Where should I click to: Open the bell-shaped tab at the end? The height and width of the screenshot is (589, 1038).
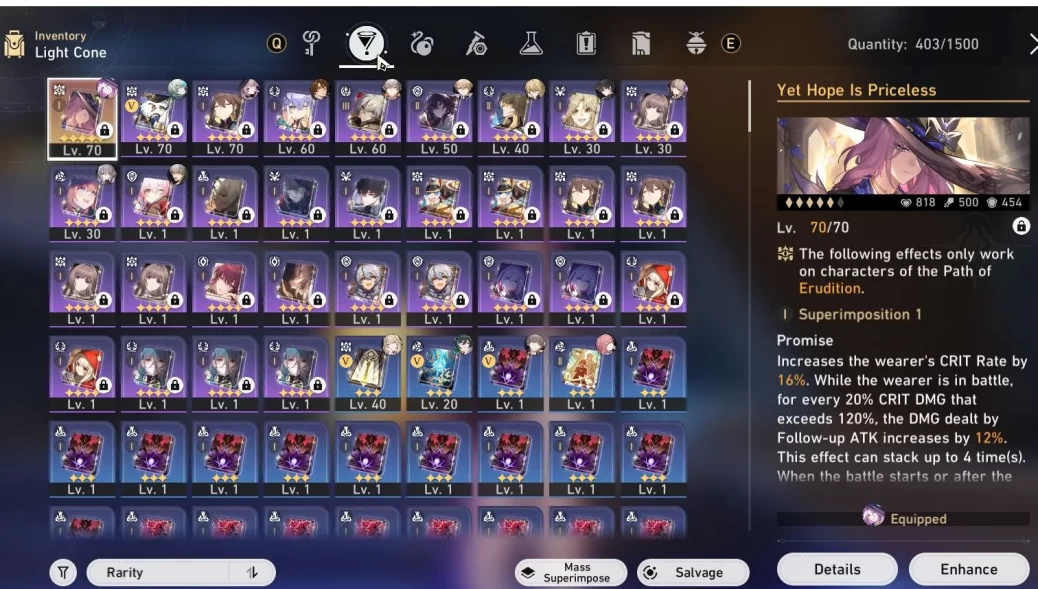tap(696, 43)
